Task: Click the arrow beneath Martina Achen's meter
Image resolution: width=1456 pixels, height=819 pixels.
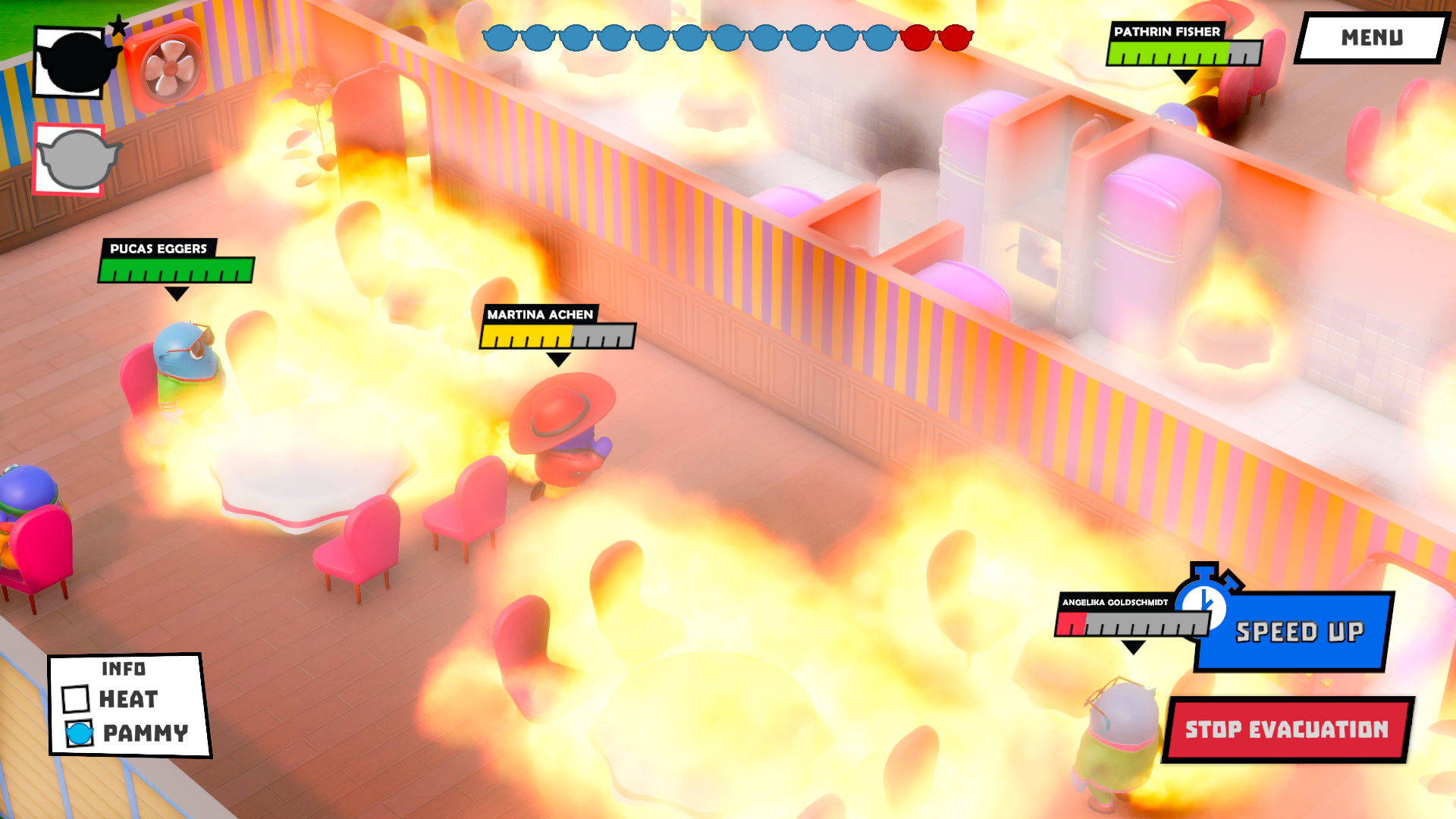Action: [x=557, y=358]
